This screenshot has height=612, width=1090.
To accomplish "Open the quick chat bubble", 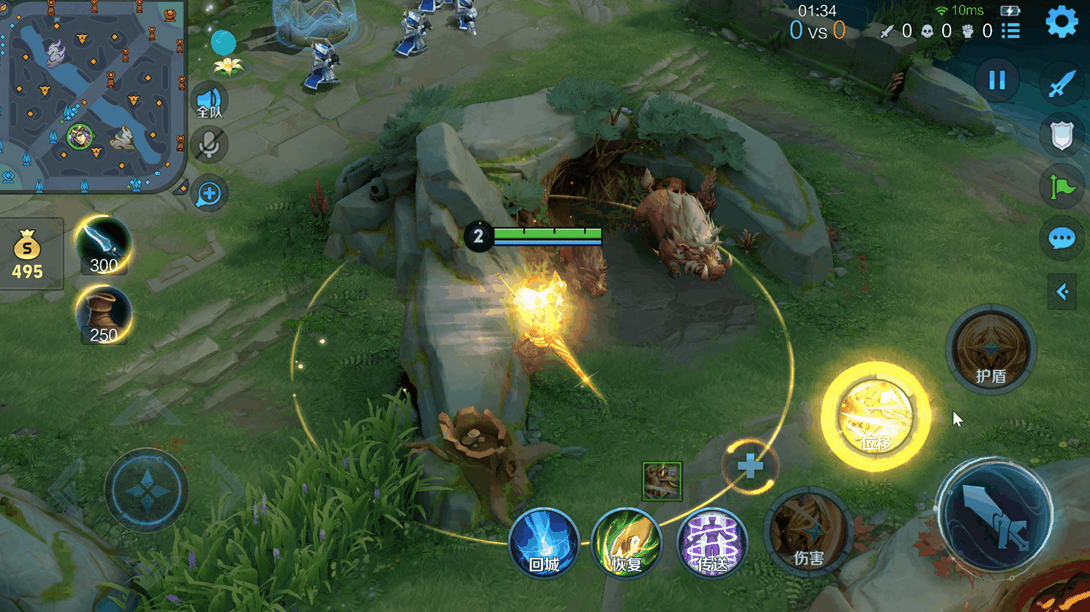I will click(1061, 238).
